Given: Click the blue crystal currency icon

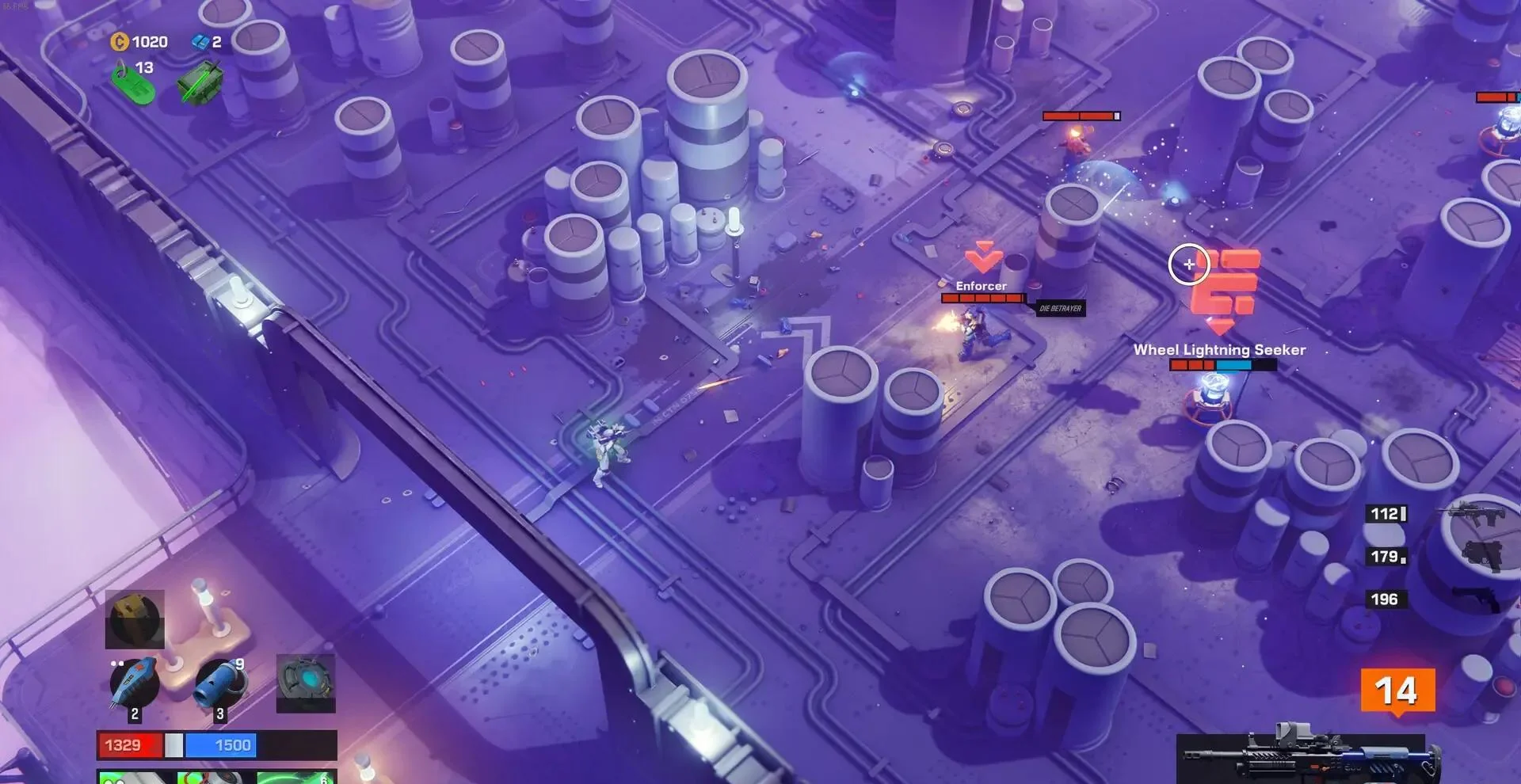Looking at the screenshot, I should tap(200, 42).
